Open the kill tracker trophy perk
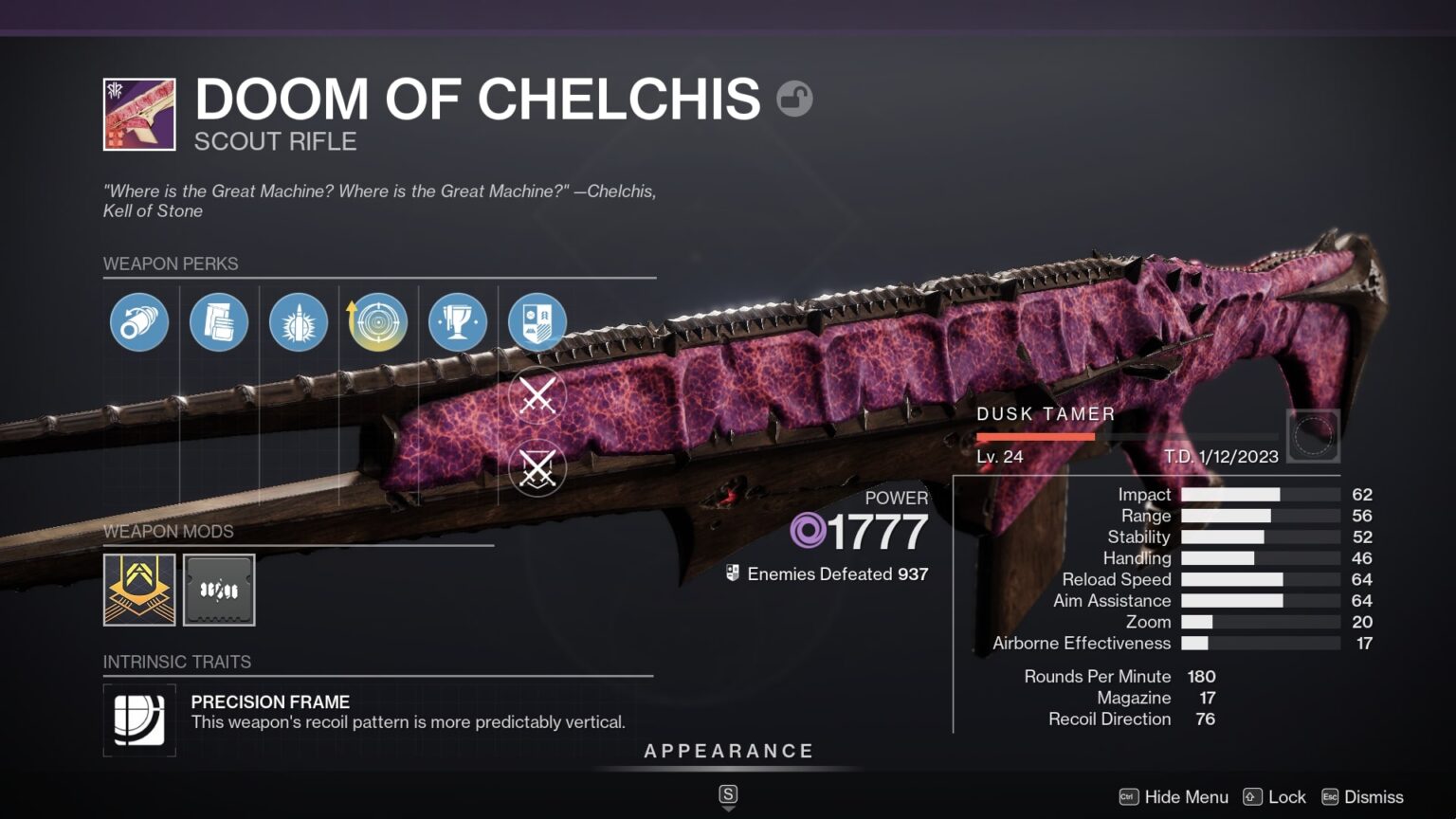1456x819 pixels. [457, 321]
